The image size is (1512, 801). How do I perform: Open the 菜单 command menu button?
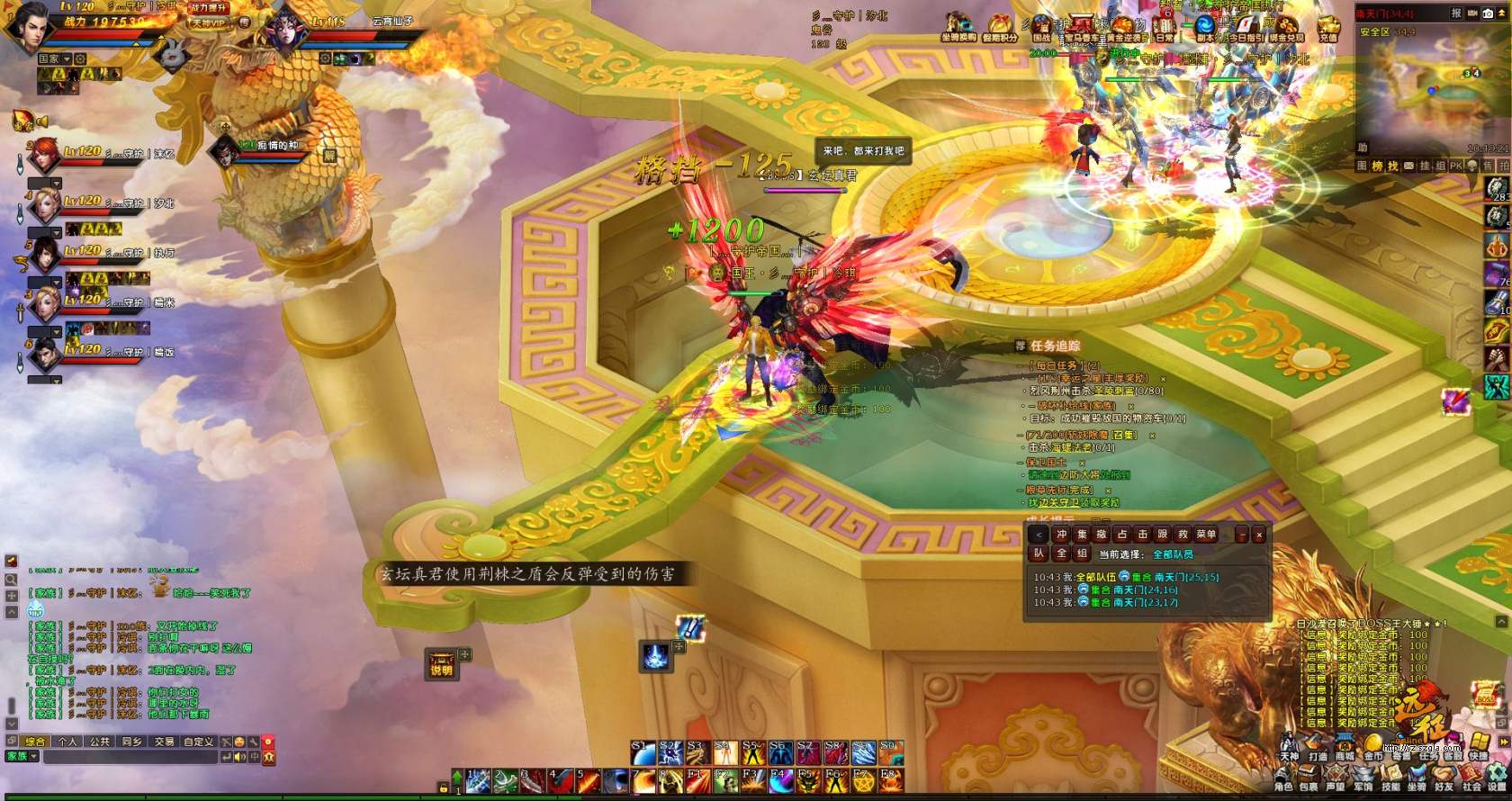1206,535
